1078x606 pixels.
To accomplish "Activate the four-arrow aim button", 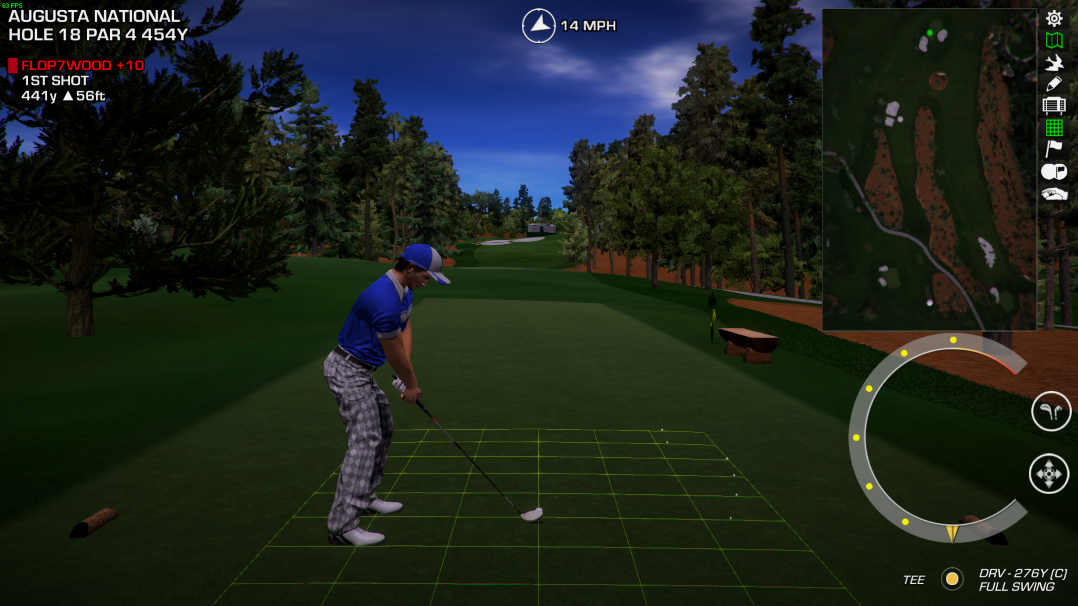I will pos(1049,473).
